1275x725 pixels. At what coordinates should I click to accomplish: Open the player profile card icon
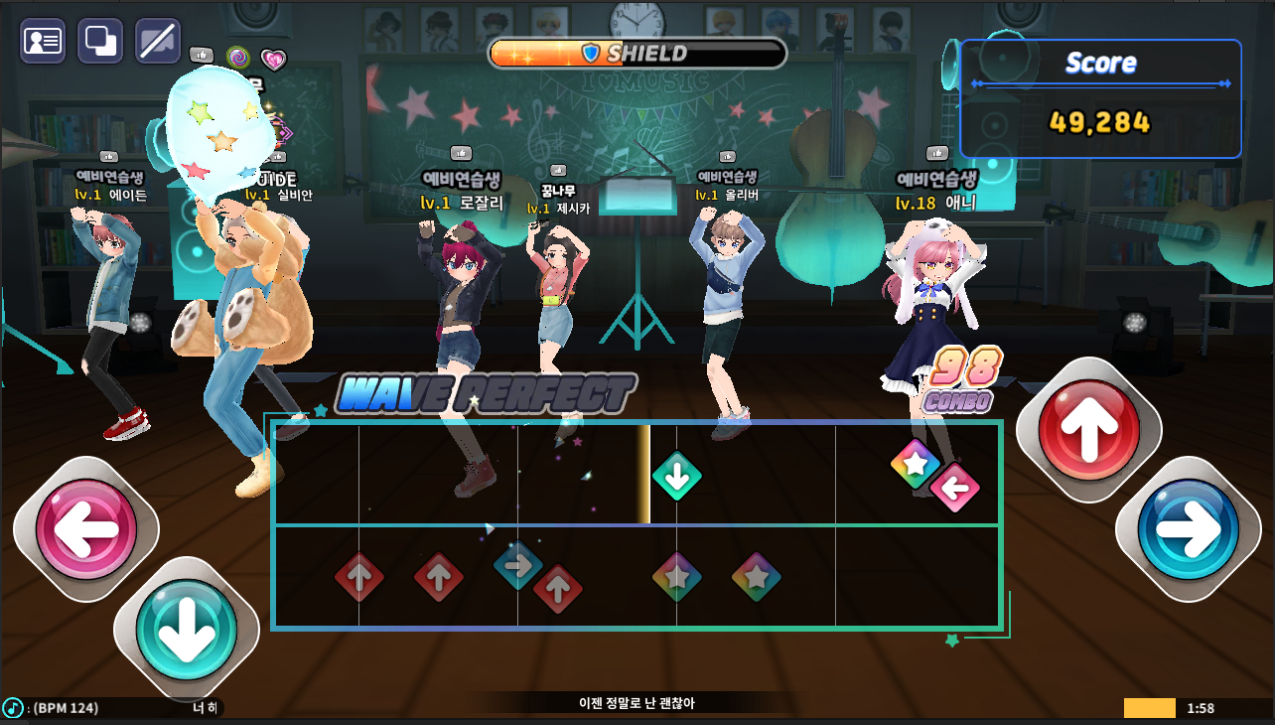click(43, 41)
